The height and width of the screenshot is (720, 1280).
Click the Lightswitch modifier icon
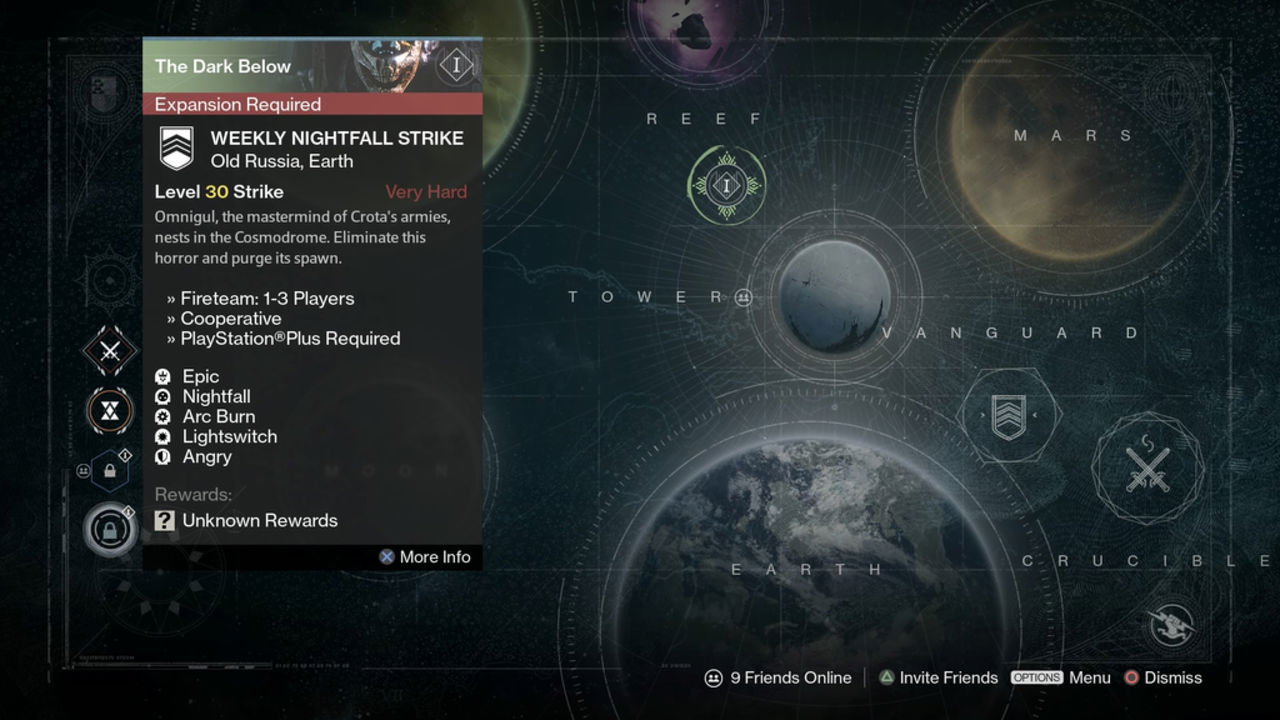tap(163, 436)
